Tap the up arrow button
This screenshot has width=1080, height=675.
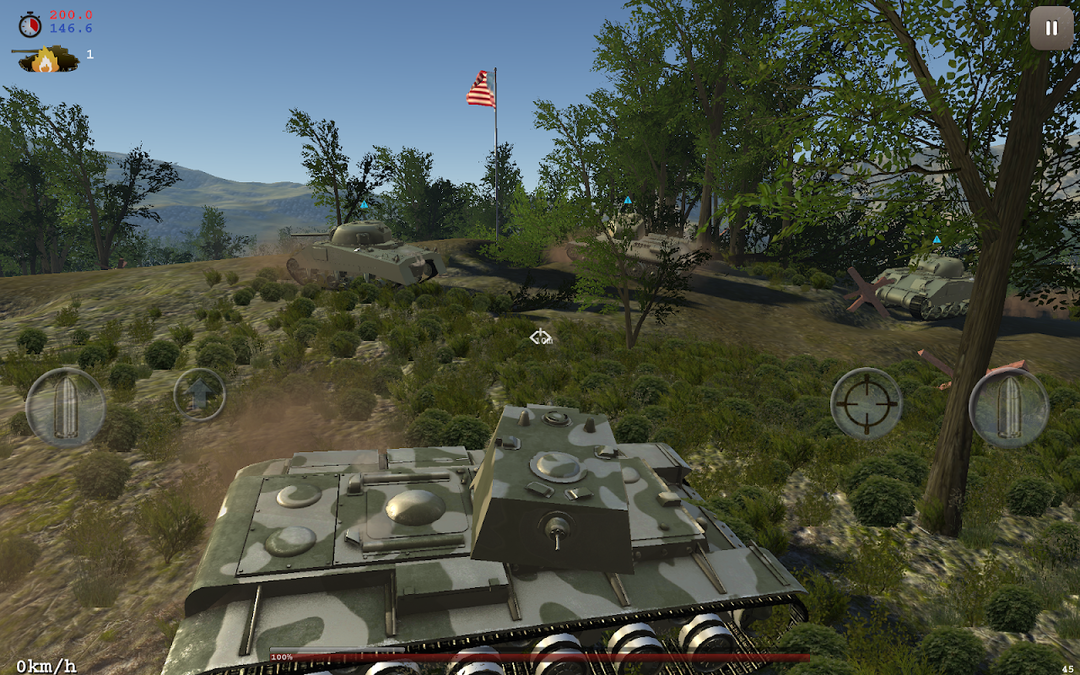(200, 394)
